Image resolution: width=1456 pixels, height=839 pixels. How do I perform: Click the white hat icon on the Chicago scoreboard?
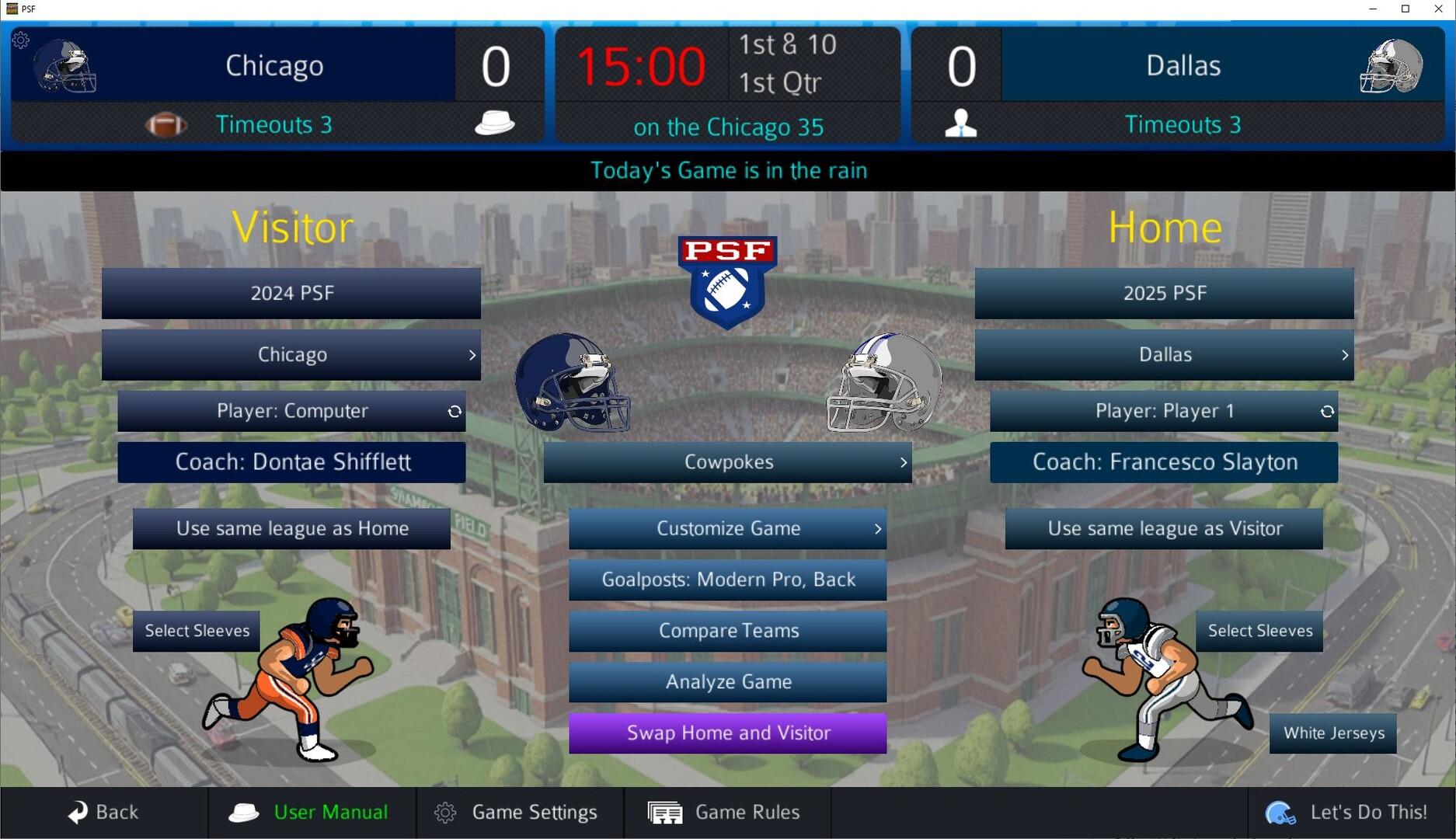[496, 122]
